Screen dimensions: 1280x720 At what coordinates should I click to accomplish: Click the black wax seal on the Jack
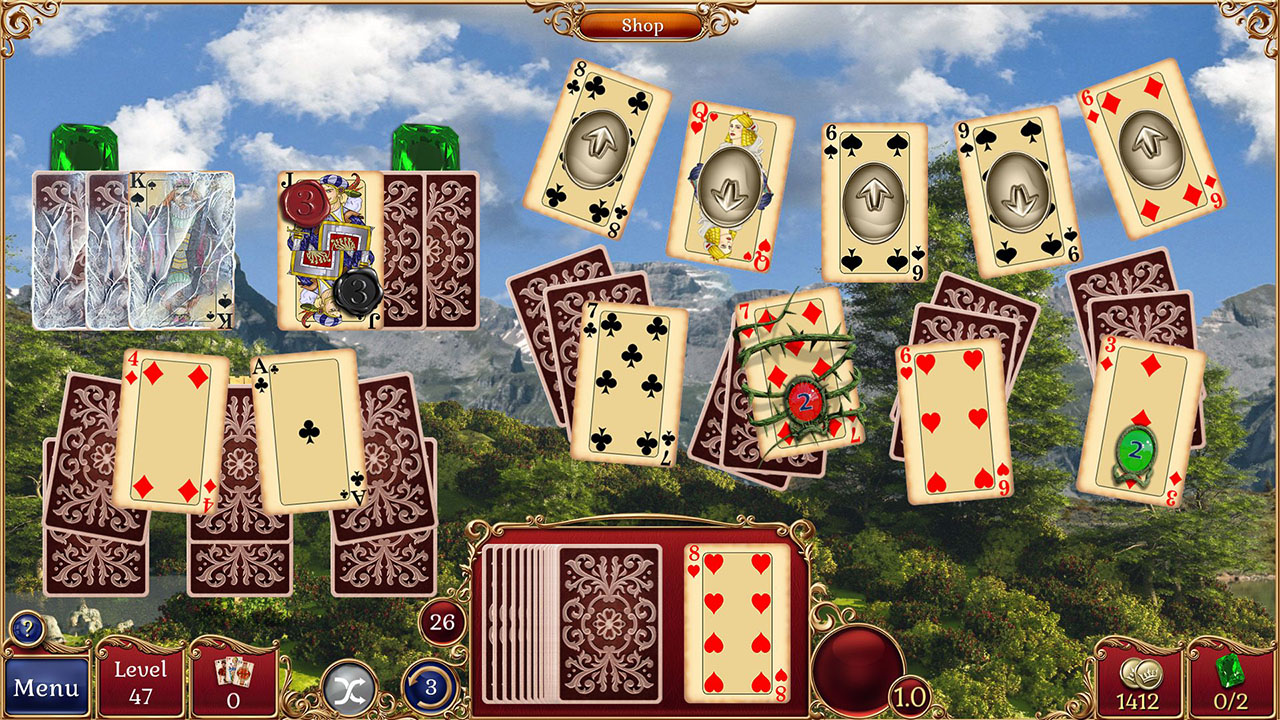click(x=358, y=295)
